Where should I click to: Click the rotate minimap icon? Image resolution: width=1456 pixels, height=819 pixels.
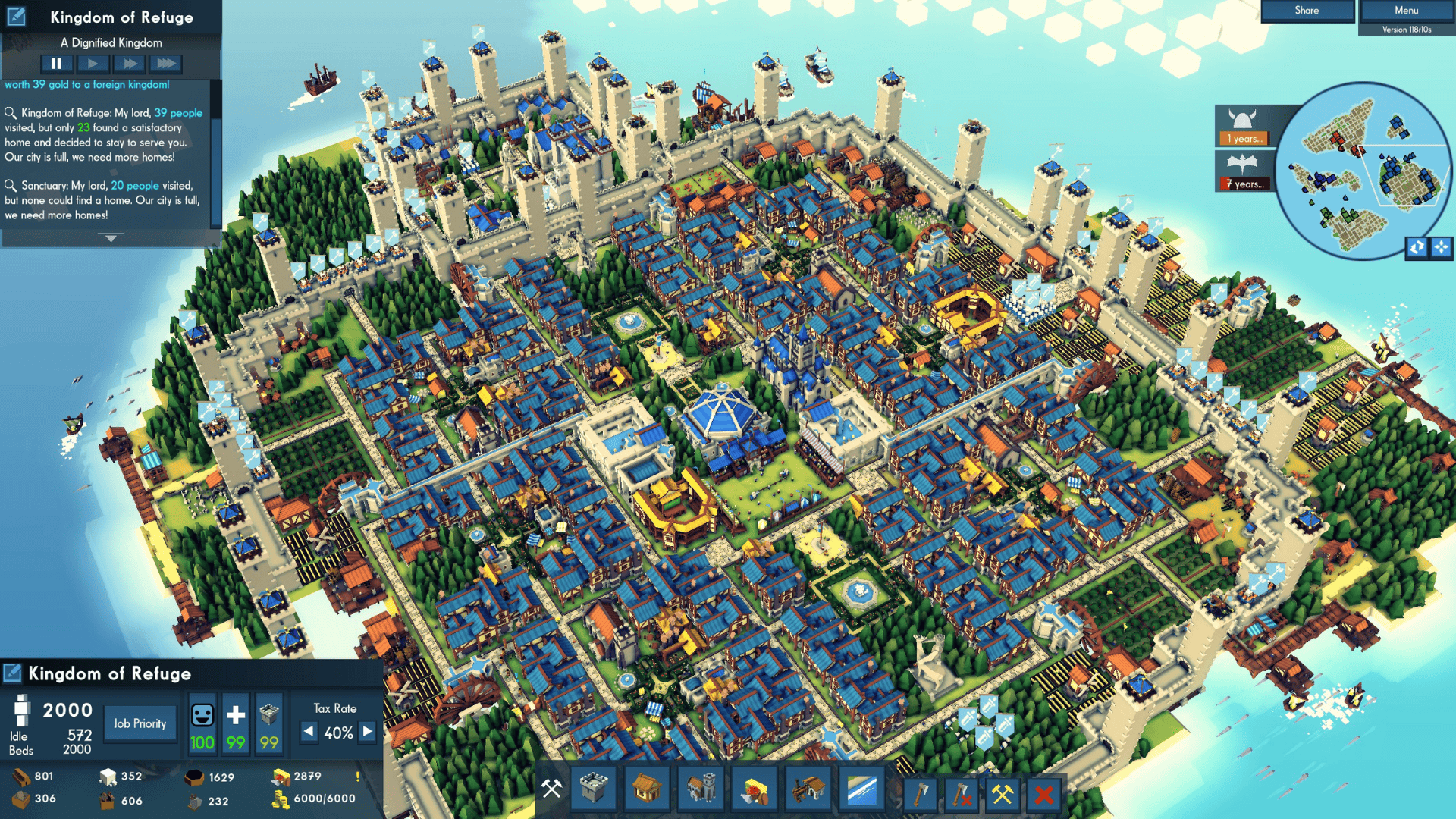pos(1416,247)
